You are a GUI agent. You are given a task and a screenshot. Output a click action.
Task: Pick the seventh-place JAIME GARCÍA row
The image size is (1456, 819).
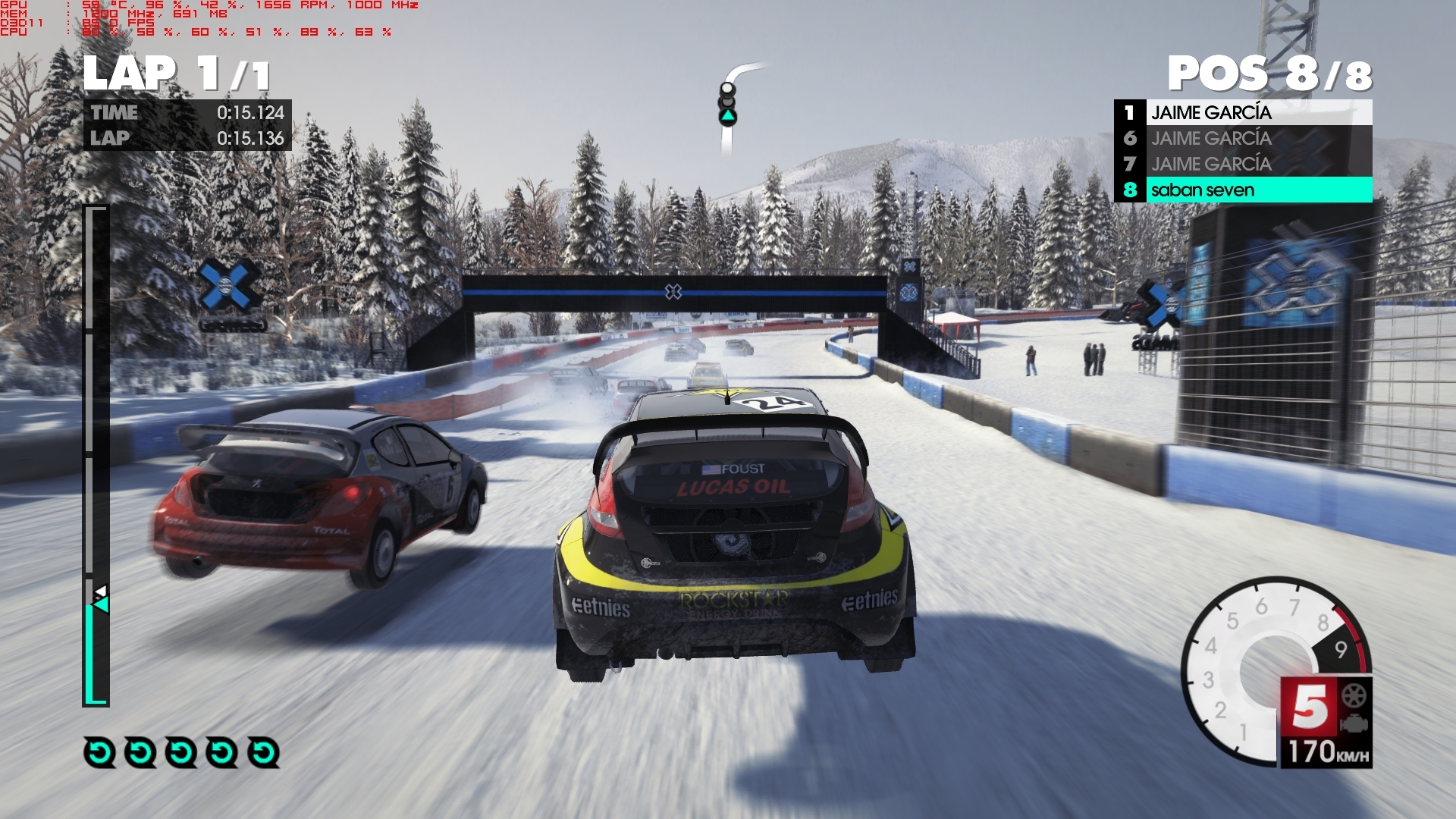pyautogui.click(x=1244, y=164)
